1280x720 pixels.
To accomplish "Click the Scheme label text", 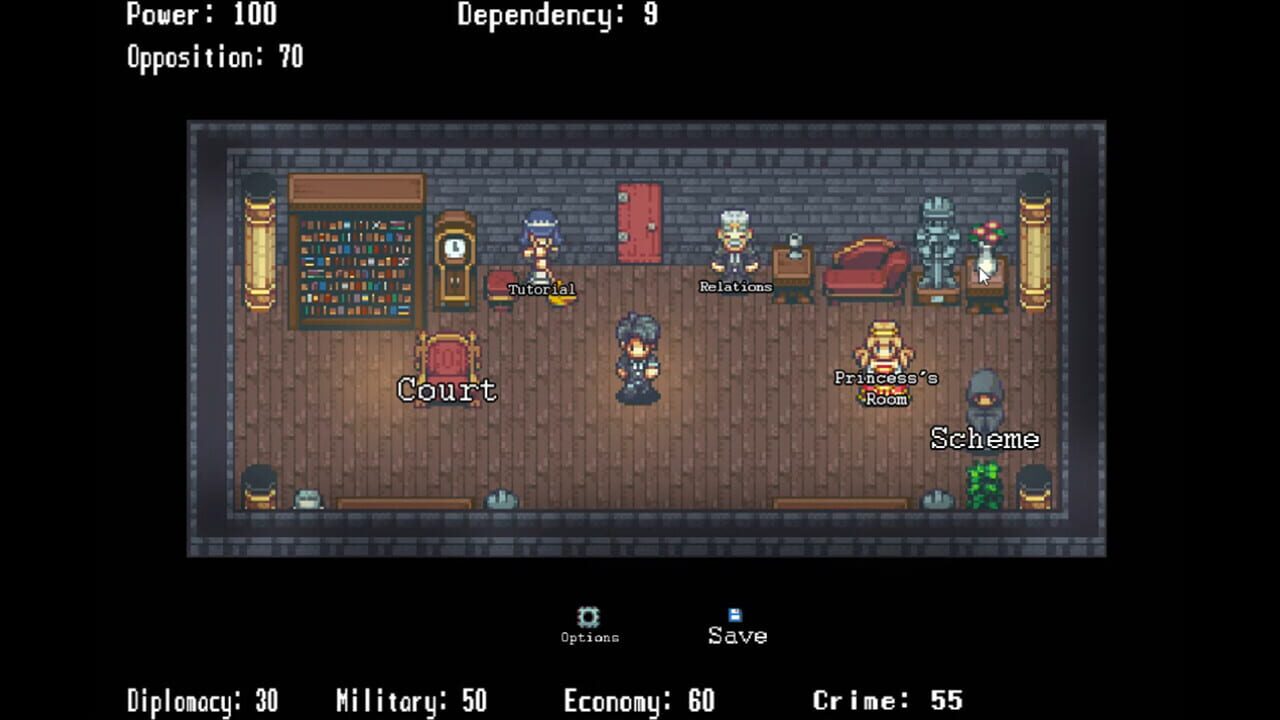I will click(985, 438).
